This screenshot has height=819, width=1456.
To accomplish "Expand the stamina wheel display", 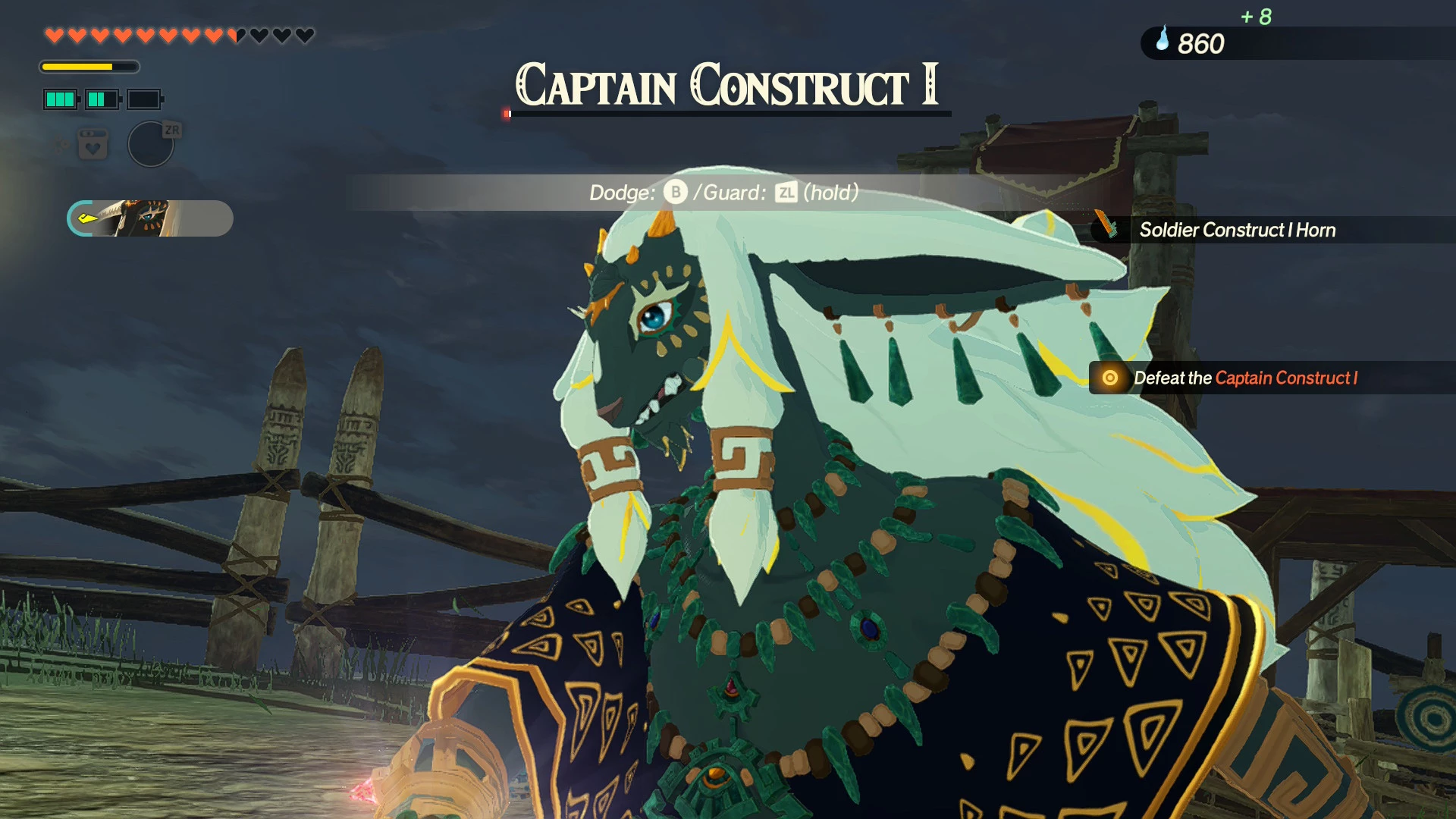I will tap(89, 67).
